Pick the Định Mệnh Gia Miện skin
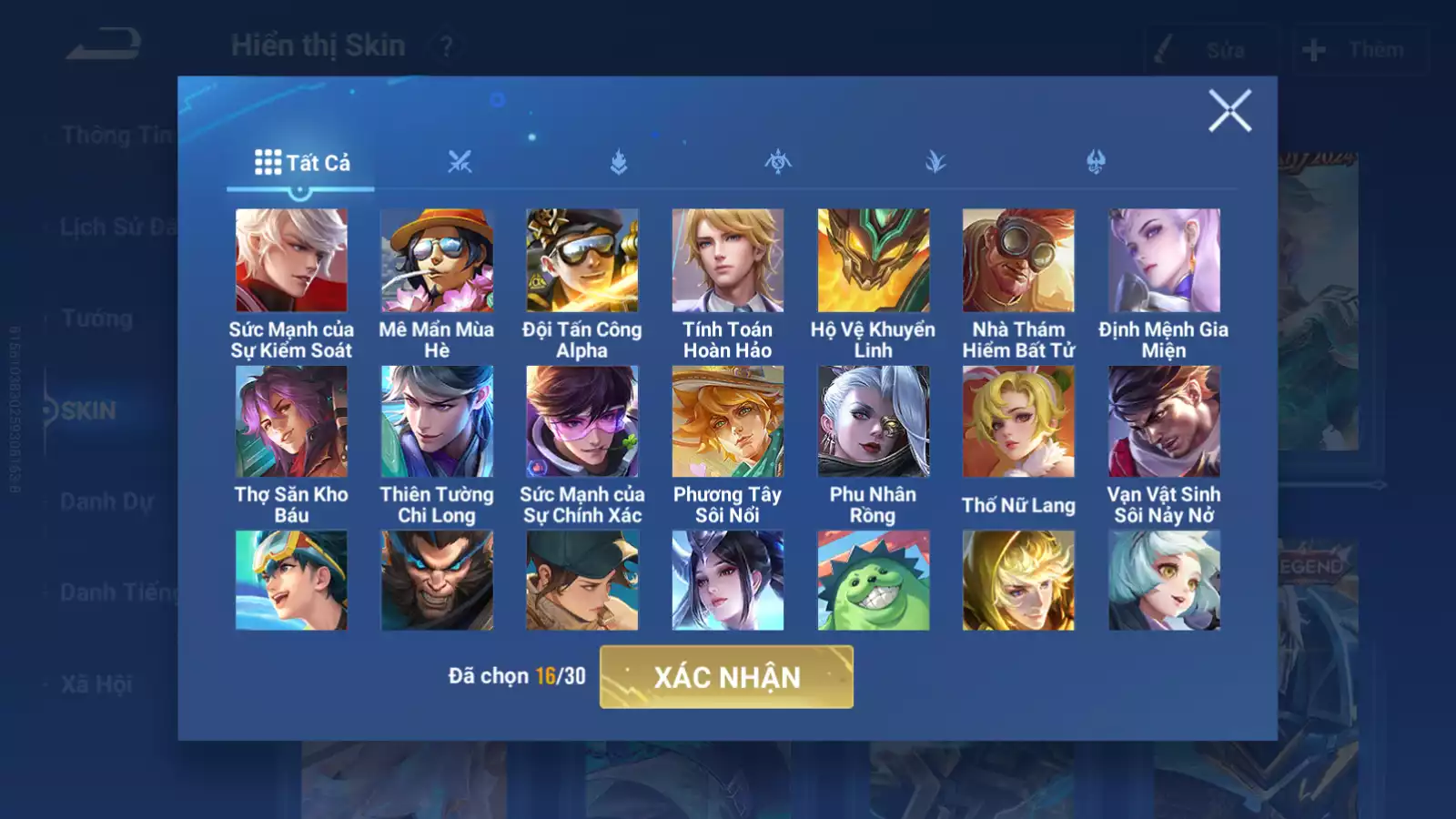 pyautogui.click(x=1164, y=261)
